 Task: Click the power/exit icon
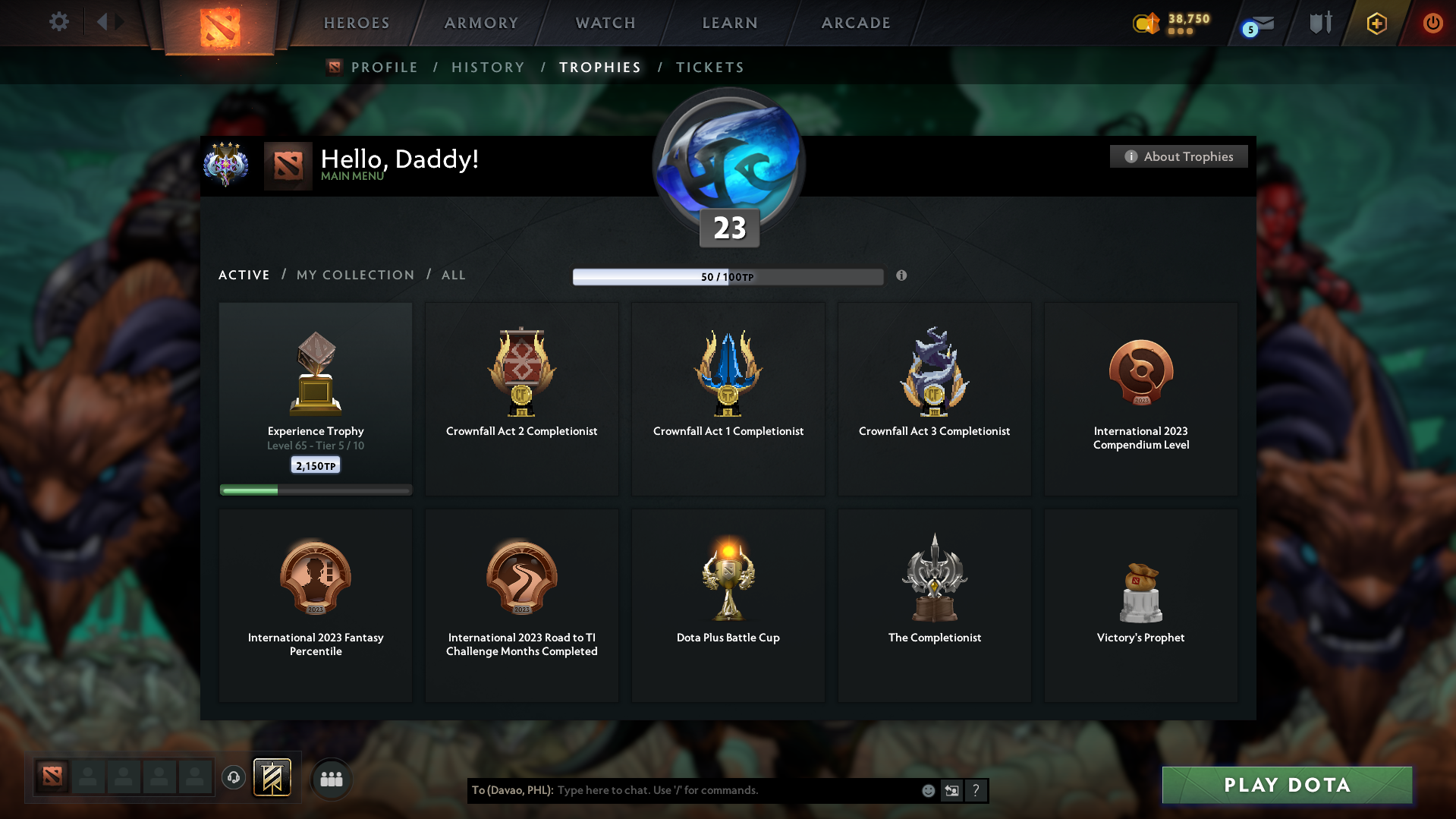point(1432,23)
